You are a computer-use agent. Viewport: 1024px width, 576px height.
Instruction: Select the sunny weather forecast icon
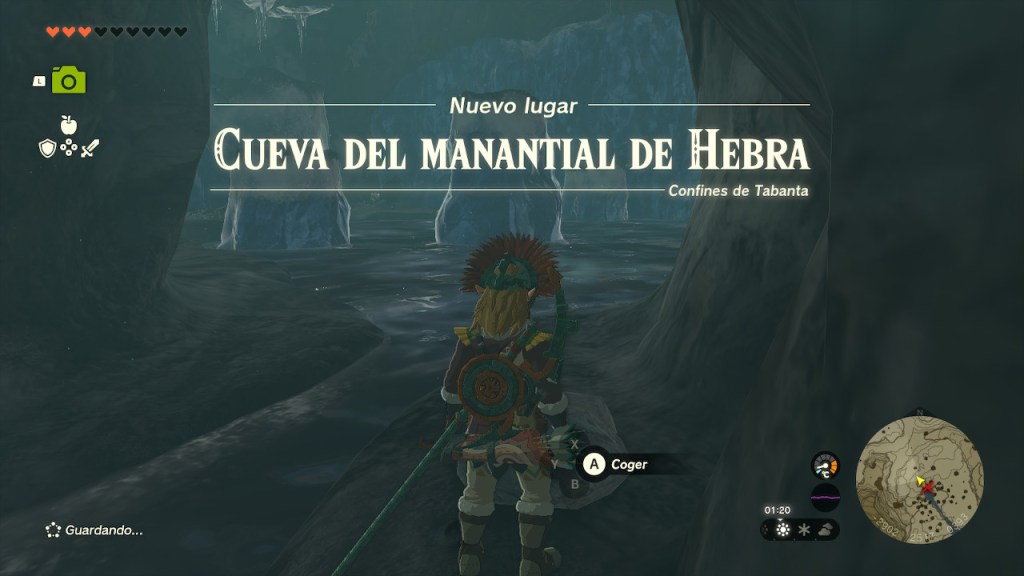click(x=781, y=530)
